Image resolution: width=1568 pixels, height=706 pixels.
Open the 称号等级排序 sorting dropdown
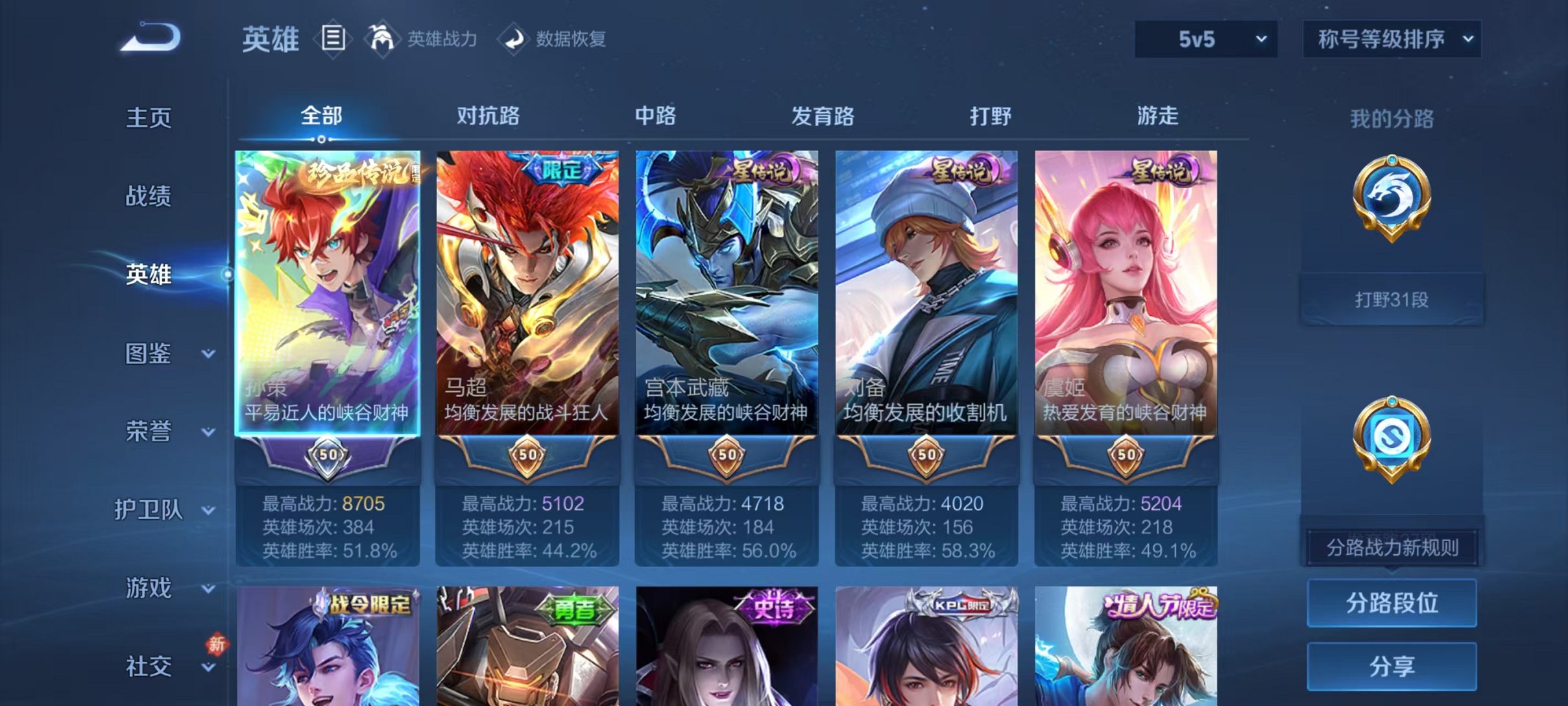pyautogui.click(x=1391, y=39)
